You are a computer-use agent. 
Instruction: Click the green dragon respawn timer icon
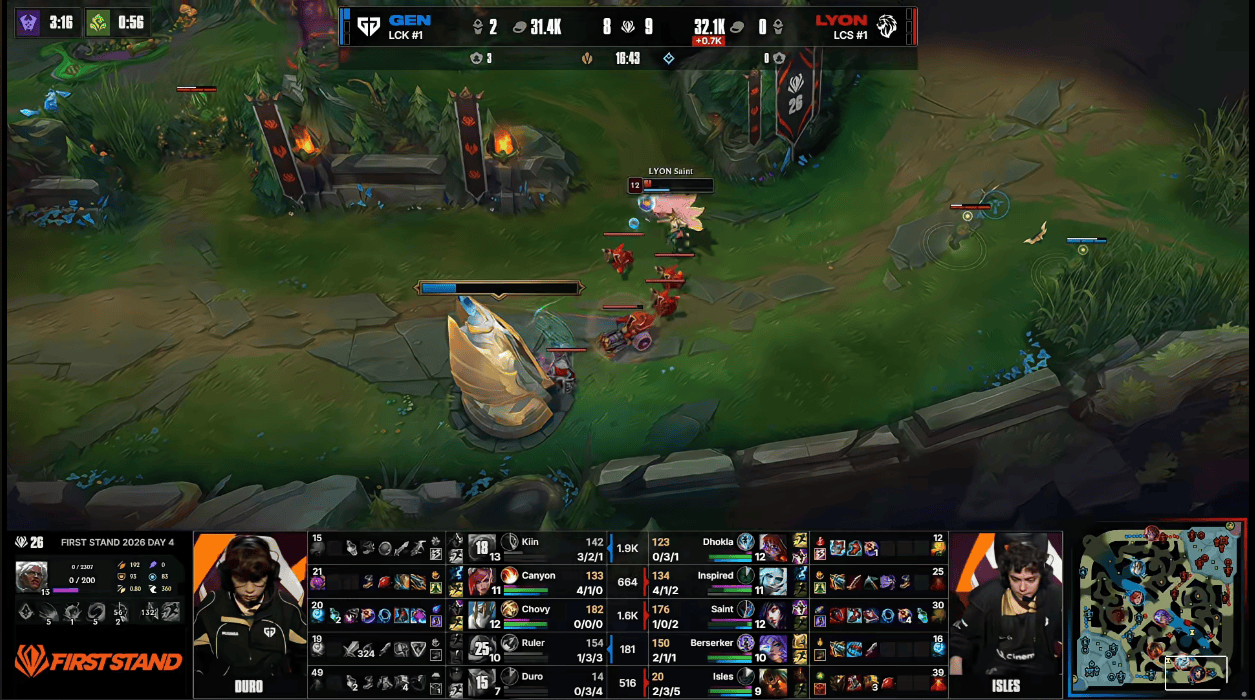tap(98, 22)
